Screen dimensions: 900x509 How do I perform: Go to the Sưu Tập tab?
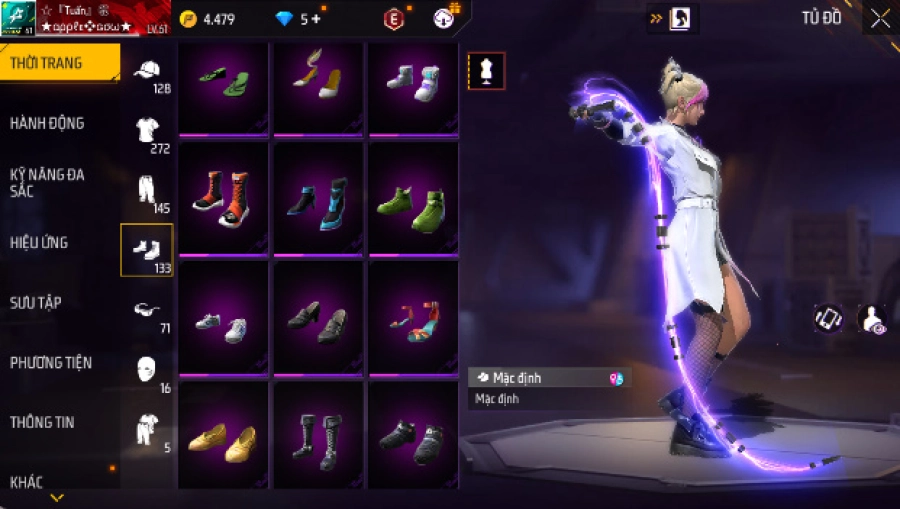click(x=36, y=302)
